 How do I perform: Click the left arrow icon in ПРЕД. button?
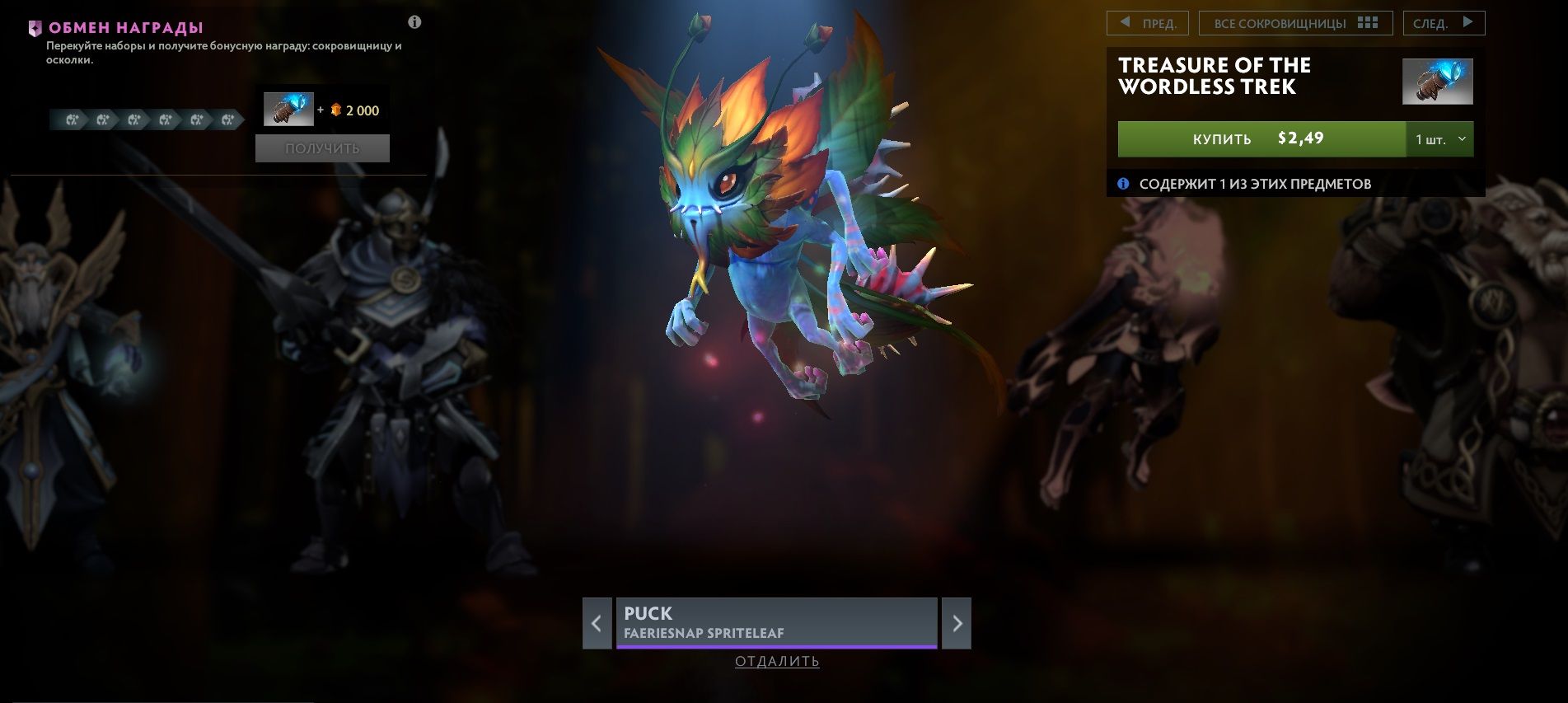pos(1124,22)
